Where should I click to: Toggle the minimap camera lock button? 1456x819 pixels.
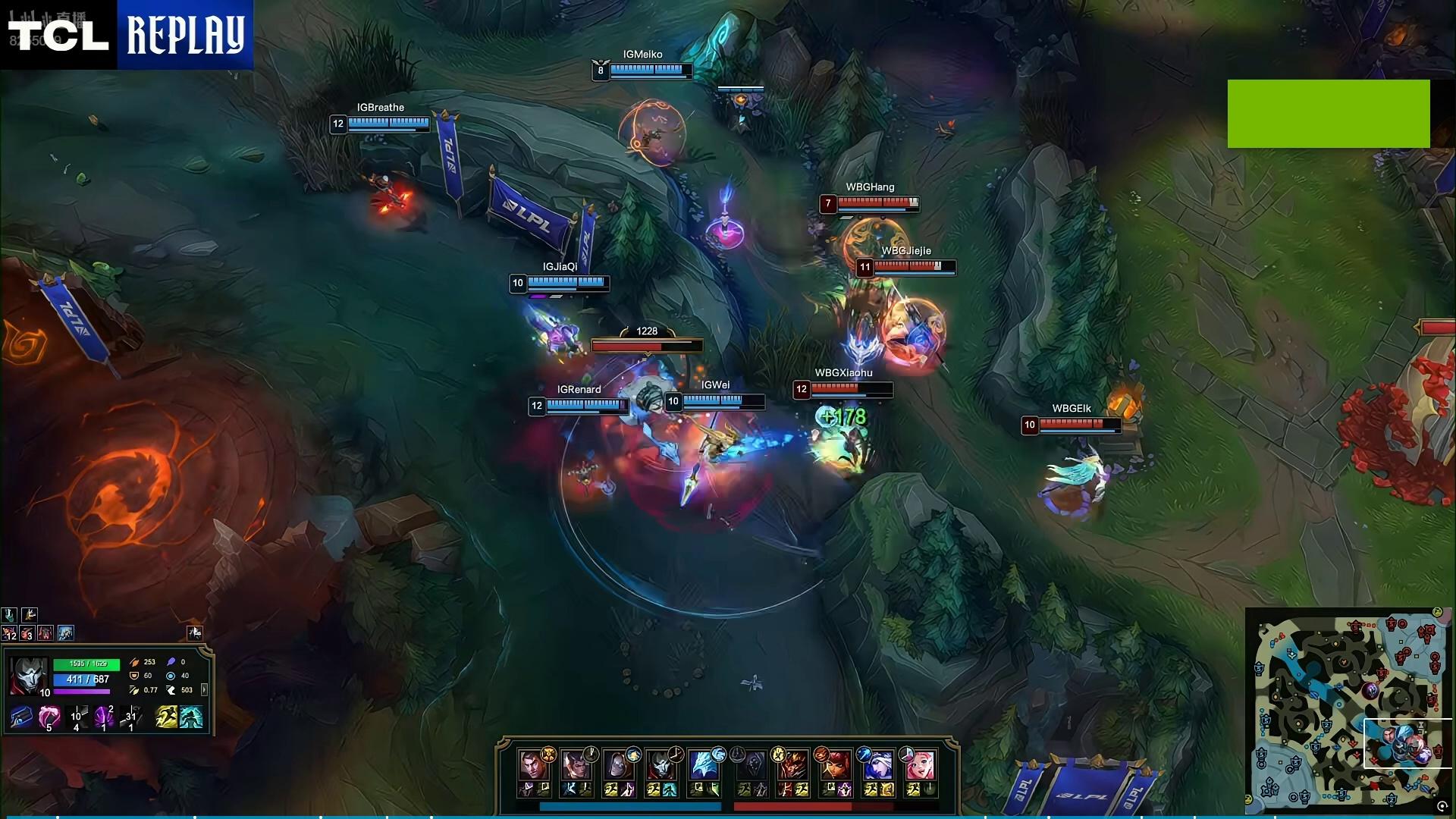1442,806
